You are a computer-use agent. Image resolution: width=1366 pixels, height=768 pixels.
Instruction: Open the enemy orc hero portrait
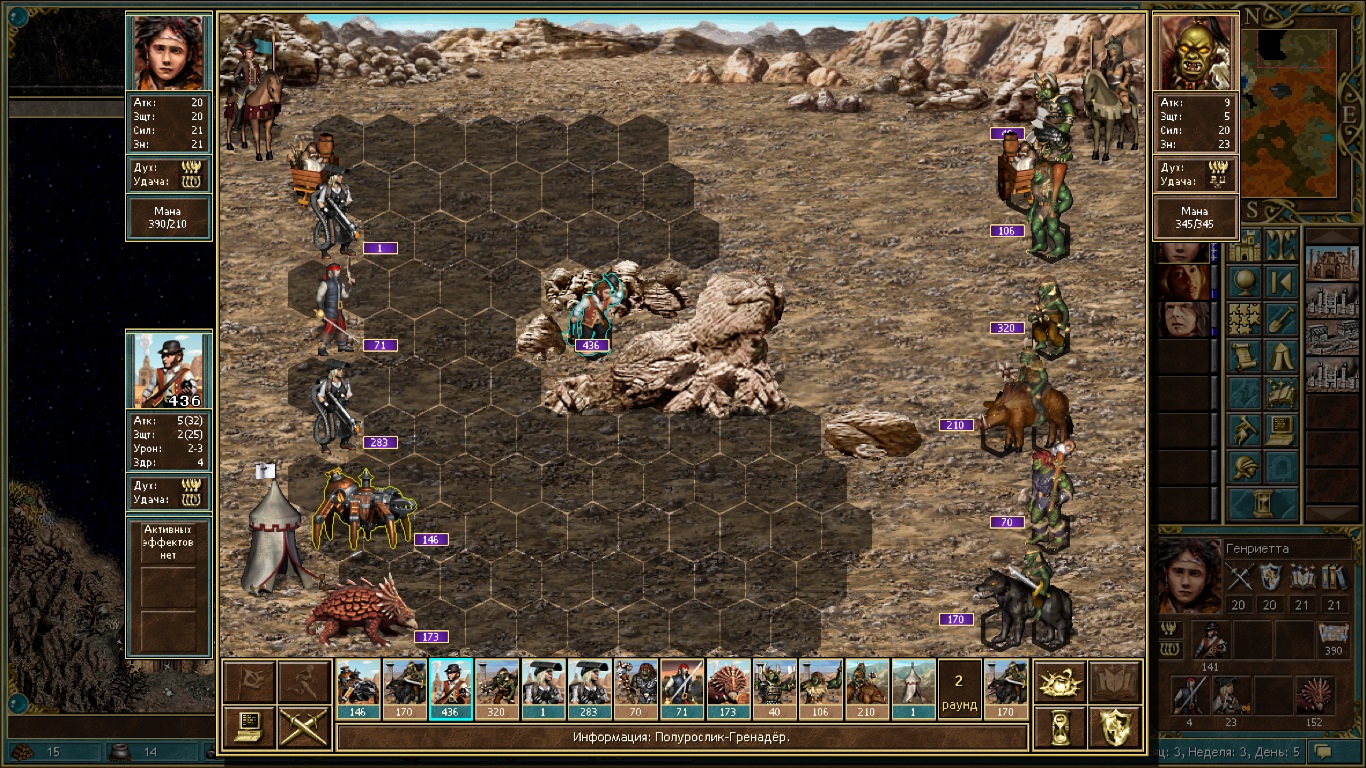[1195, 52]
